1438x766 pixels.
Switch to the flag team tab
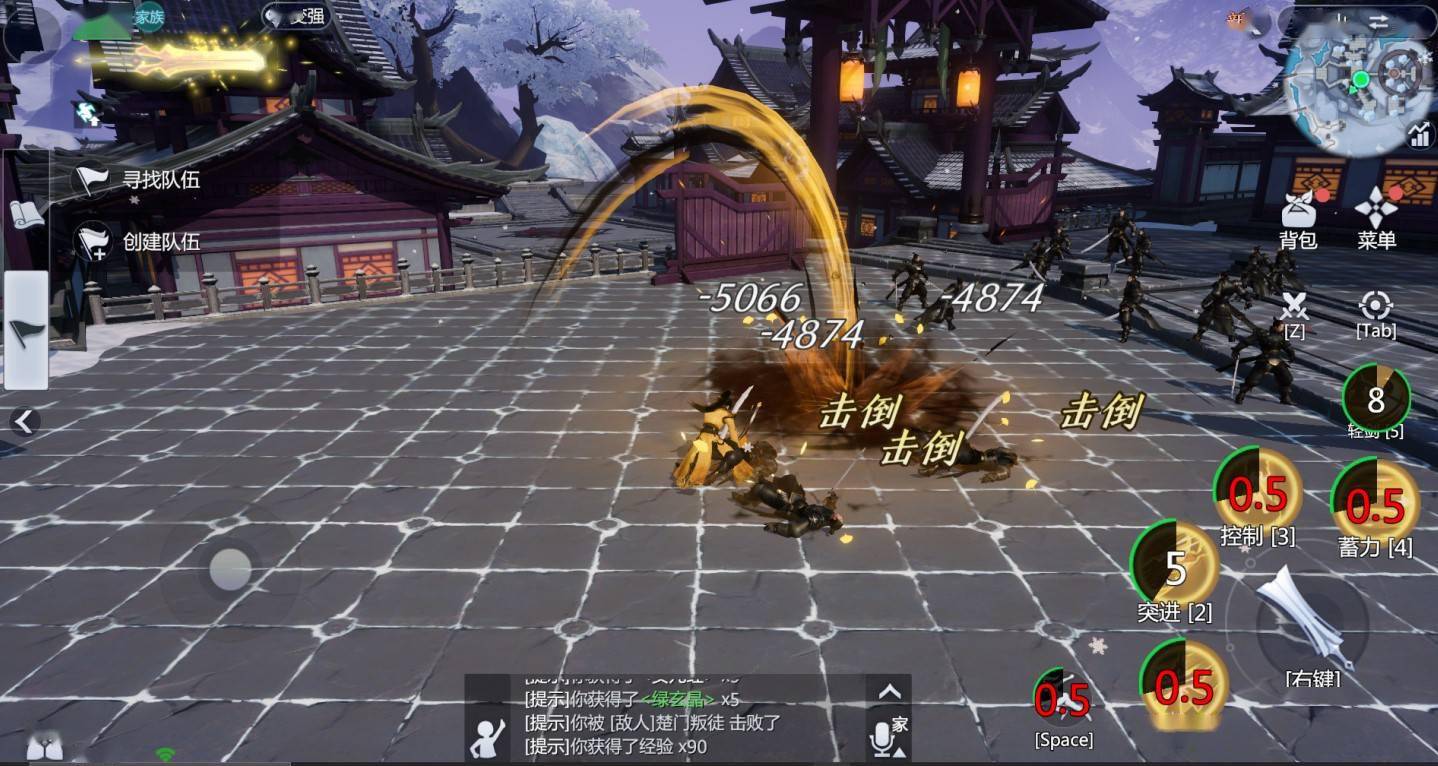tap(27, 330)
